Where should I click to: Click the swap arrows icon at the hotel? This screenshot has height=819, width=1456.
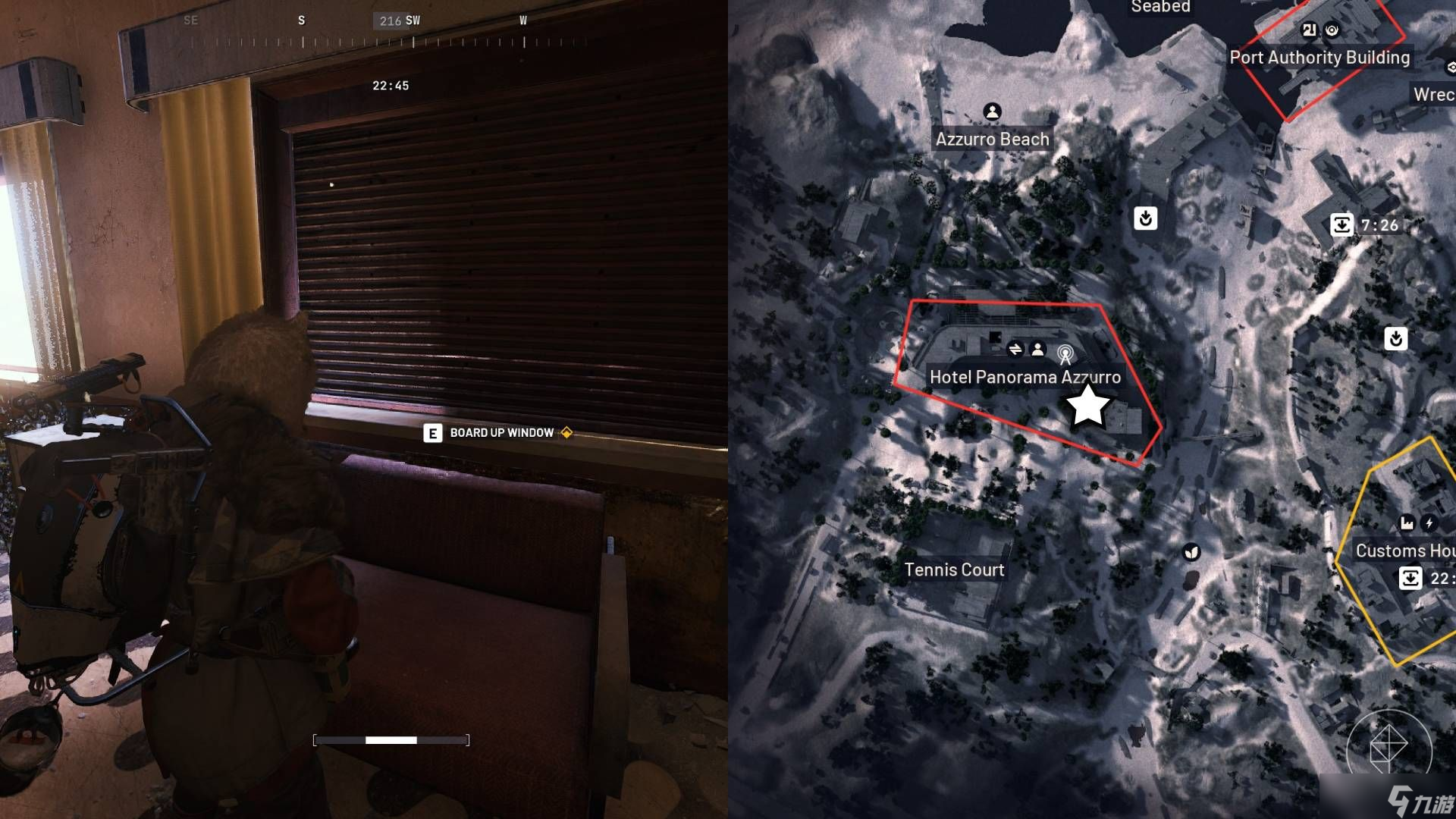pyautogui.click(x=1015, y=349)
